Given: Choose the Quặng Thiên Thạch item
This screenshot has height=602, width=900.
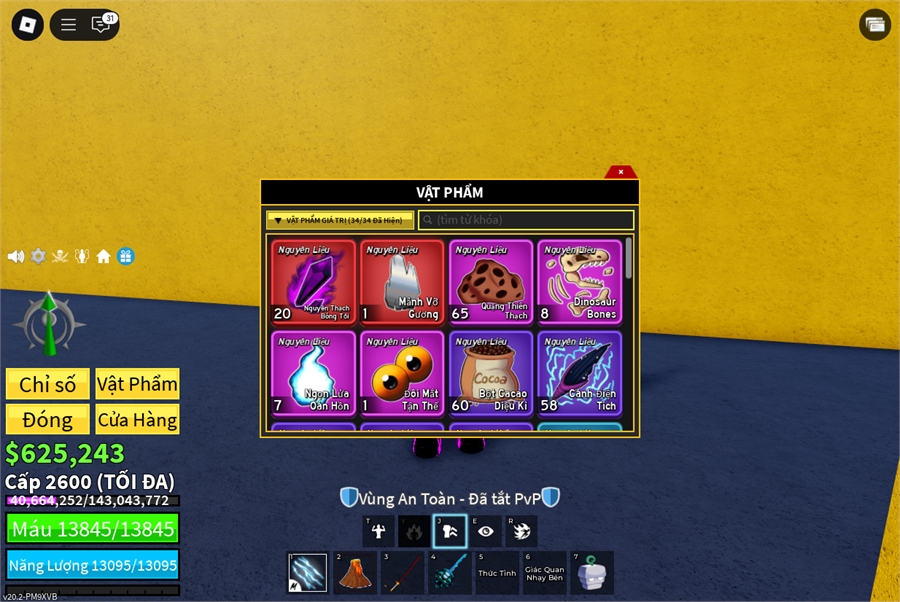Looking at the screenshot, I should tap(491, 282).
